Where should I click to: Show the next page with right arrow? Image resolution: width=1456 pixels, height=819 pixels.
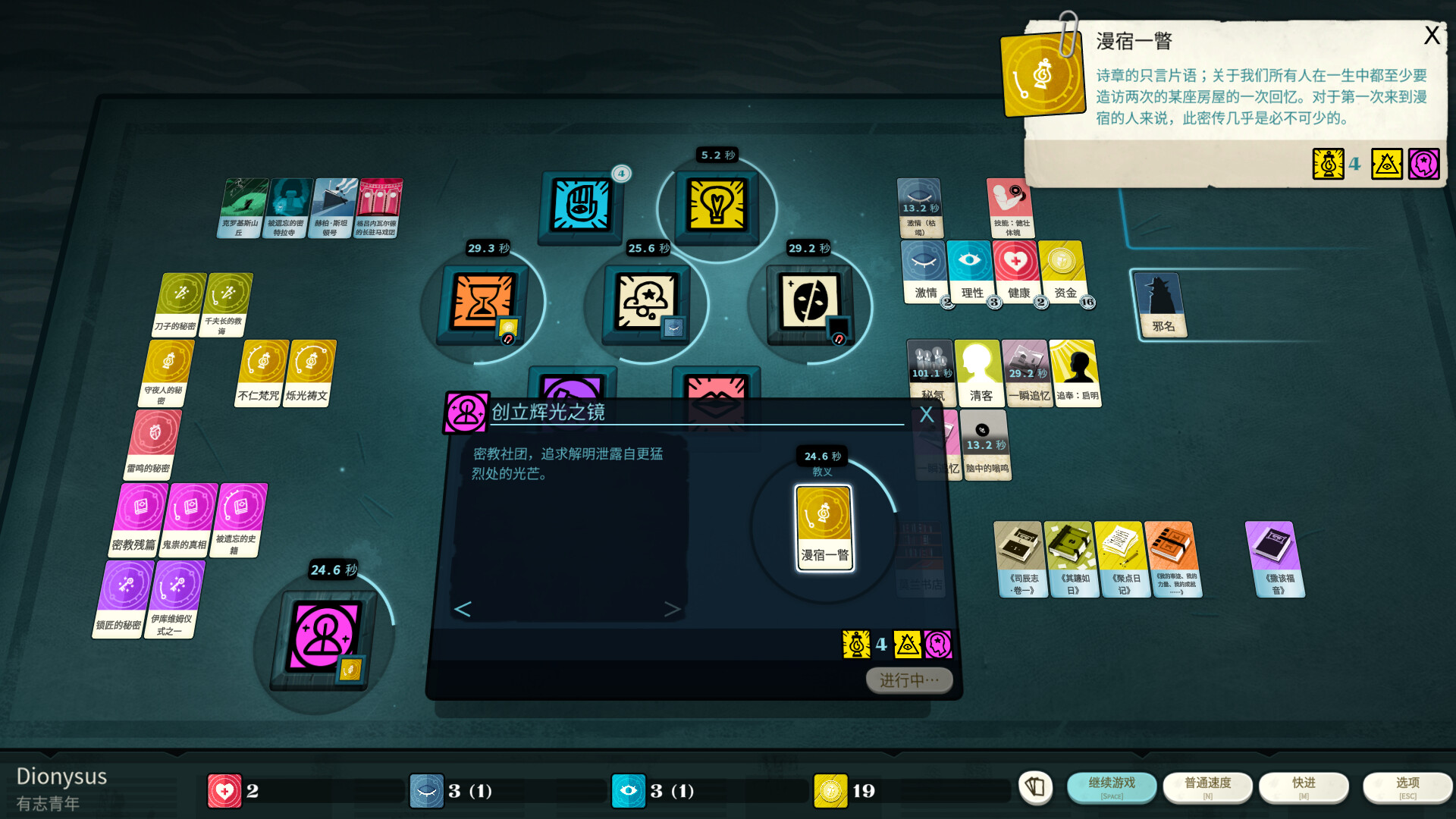[x=672, y=609]
